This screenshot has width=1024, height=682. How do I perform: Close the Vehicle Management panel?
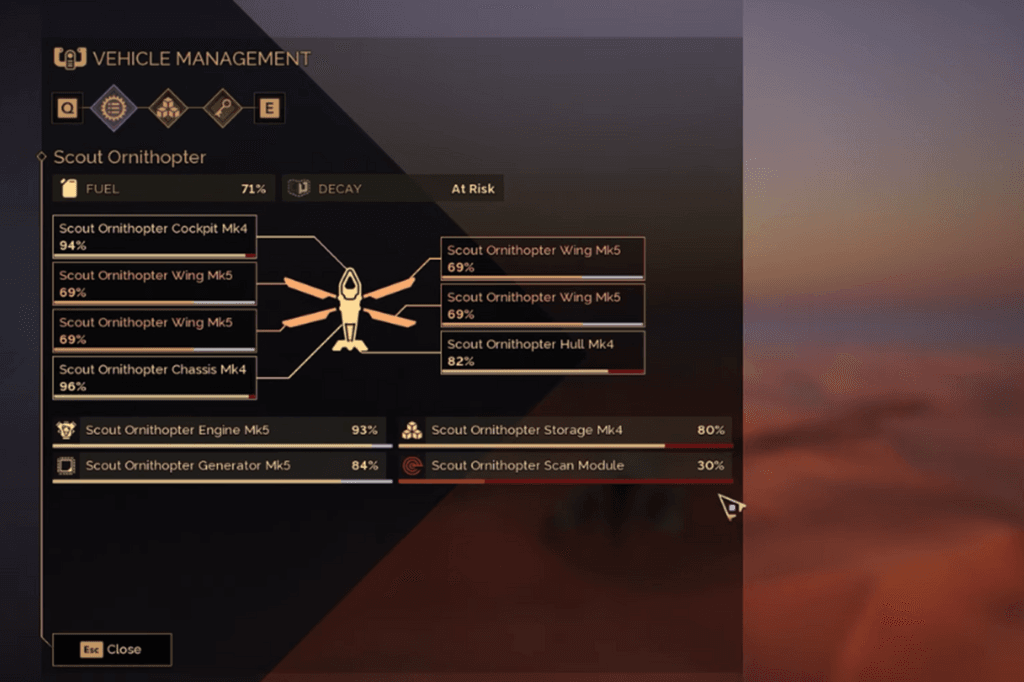112,649
